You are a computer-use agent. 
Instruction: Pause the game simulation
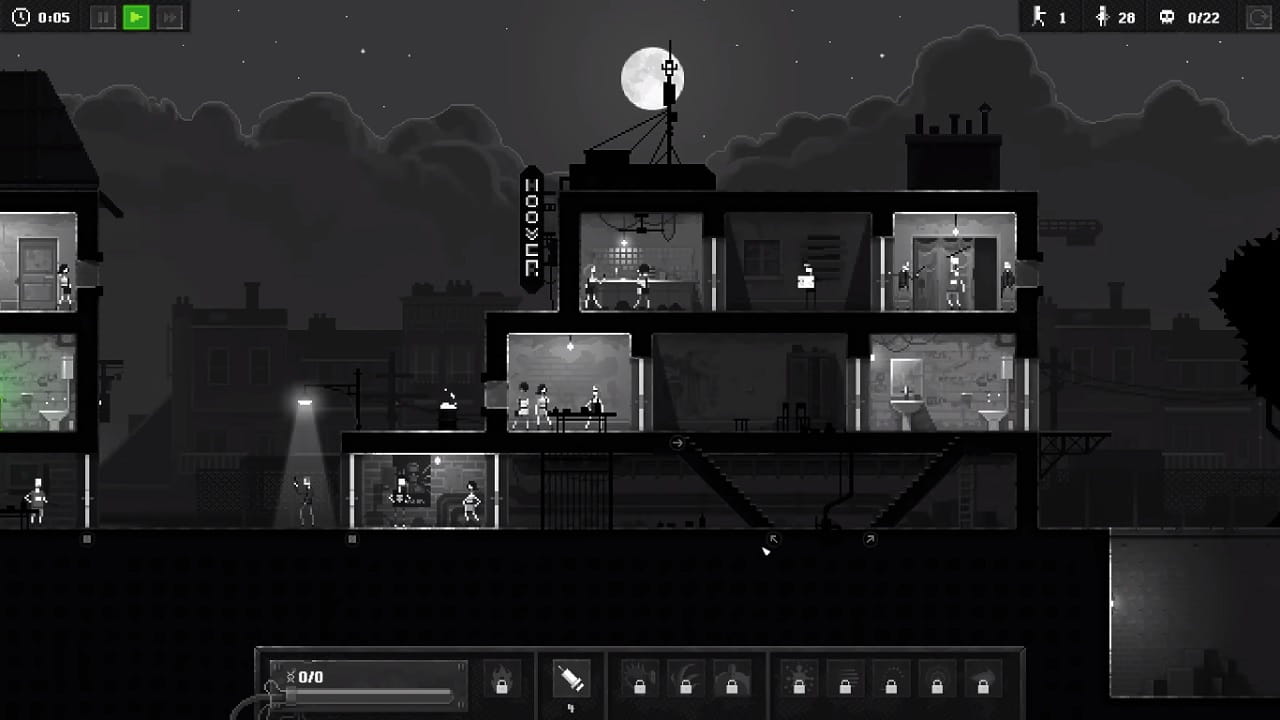tap(102, 17)
